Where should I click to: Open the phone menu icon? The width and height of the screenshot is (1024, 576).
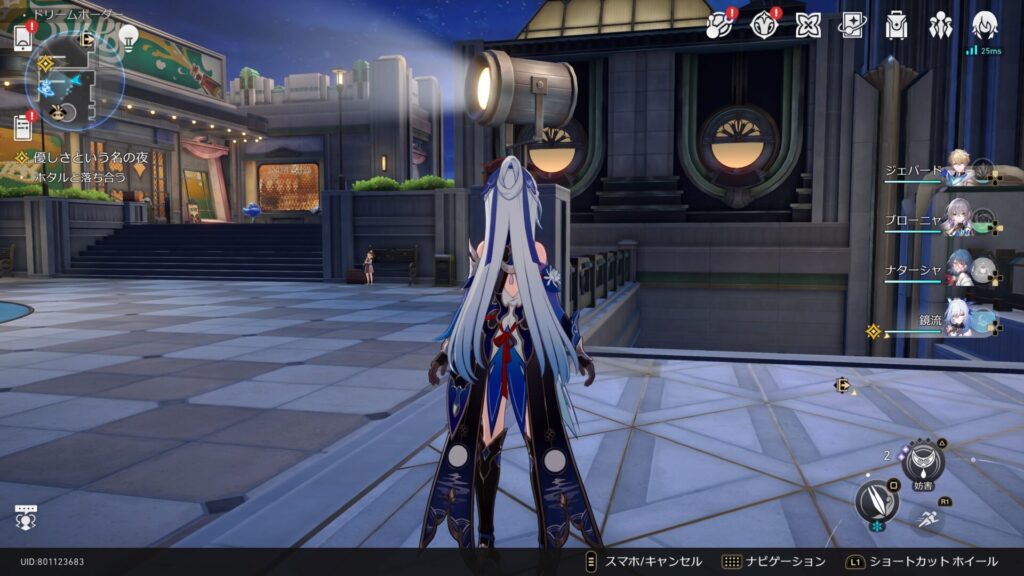23,38
